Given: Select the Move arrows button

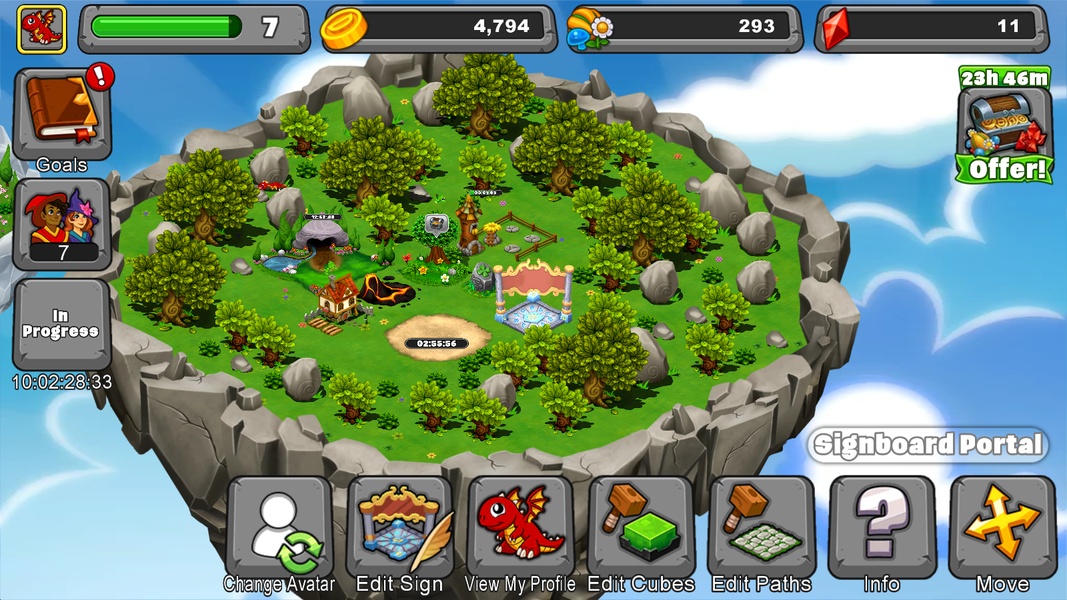Looking at the screenshot, I should pos(1002,528).
